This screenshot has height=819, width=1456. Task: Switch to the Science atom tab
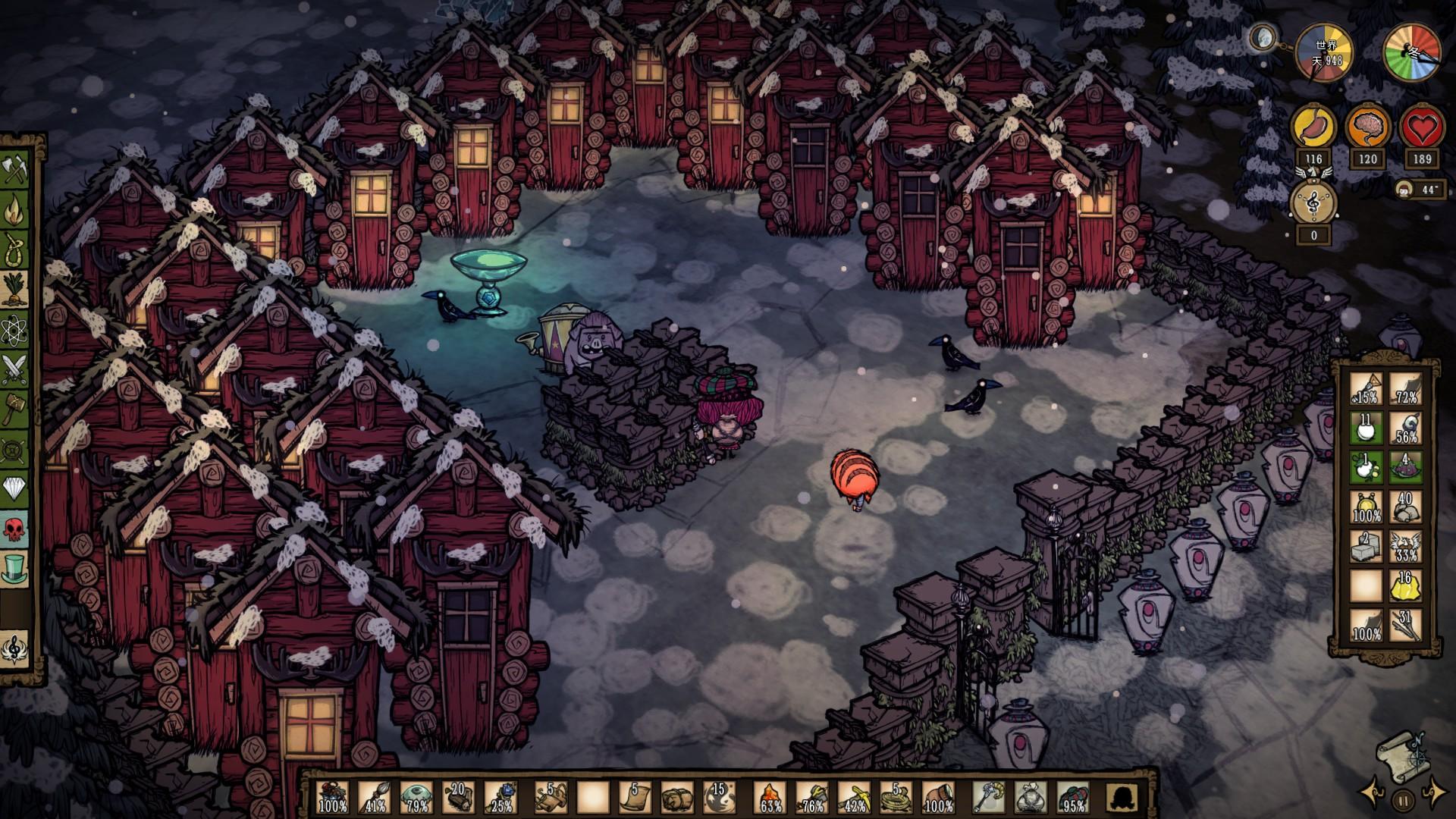[x=15, y=330]
